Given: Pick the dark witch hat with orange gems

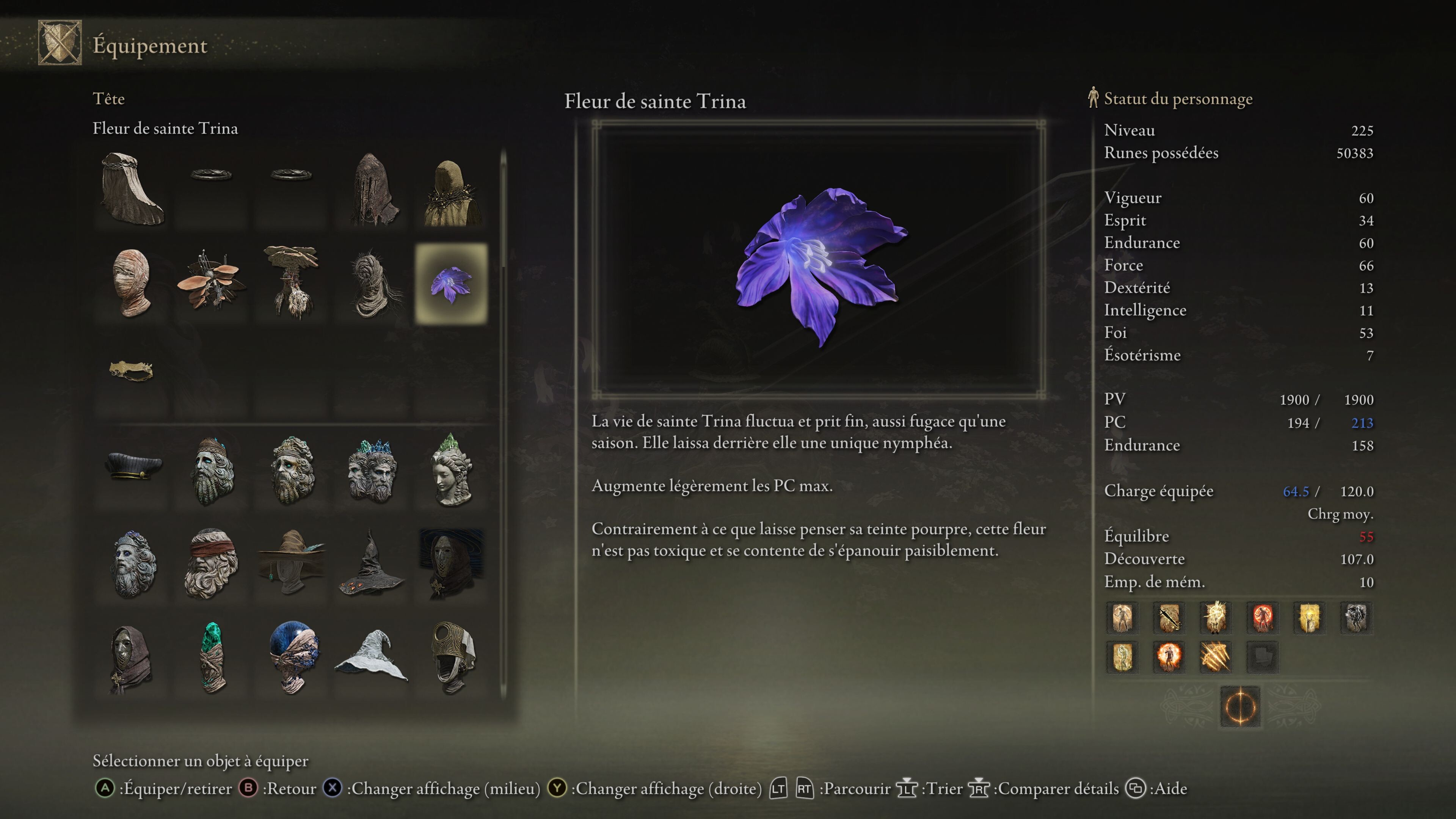Looking at the screenshot, I should tap(371, 564).
